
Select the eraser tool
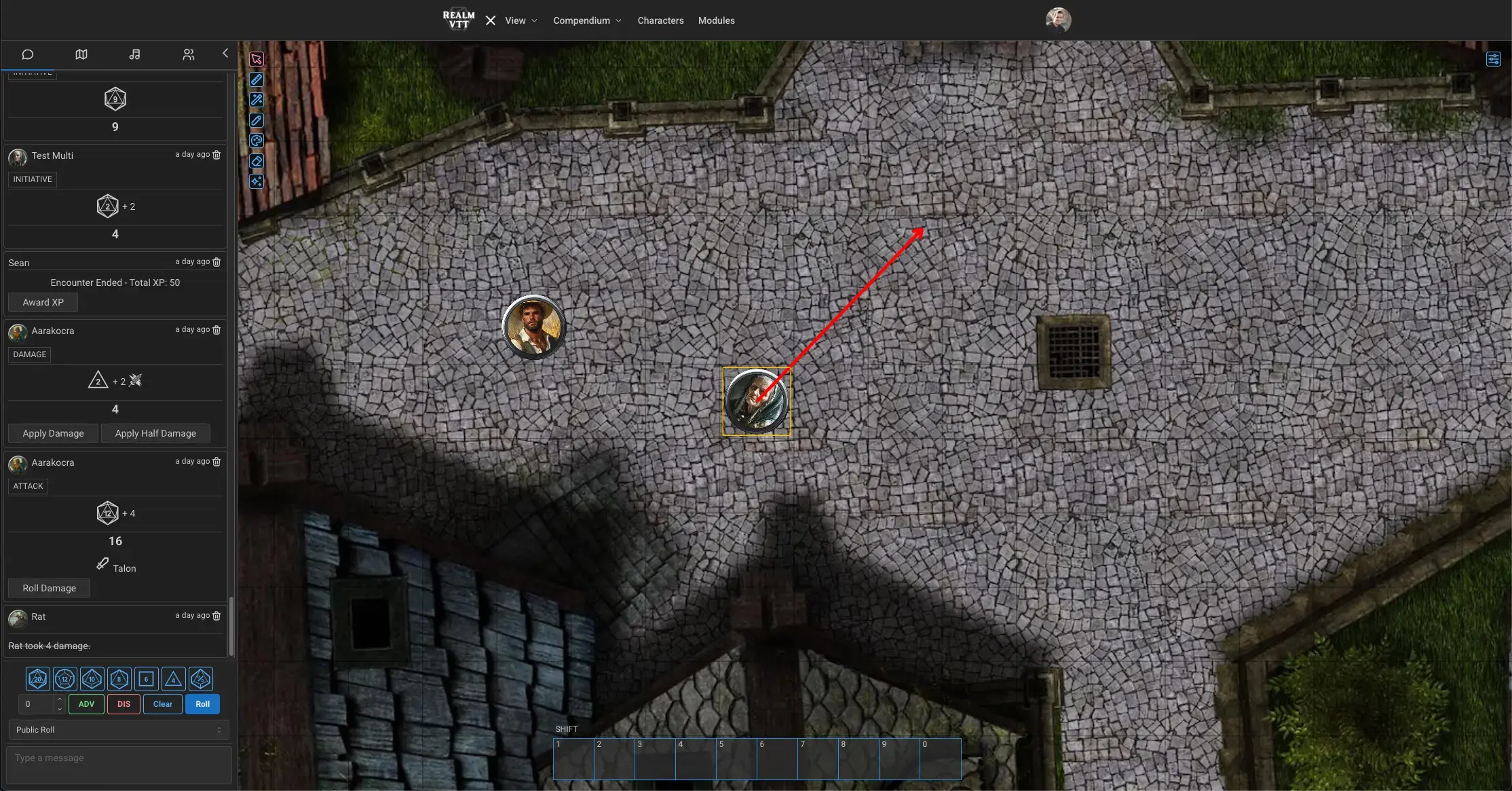[257, 161]
